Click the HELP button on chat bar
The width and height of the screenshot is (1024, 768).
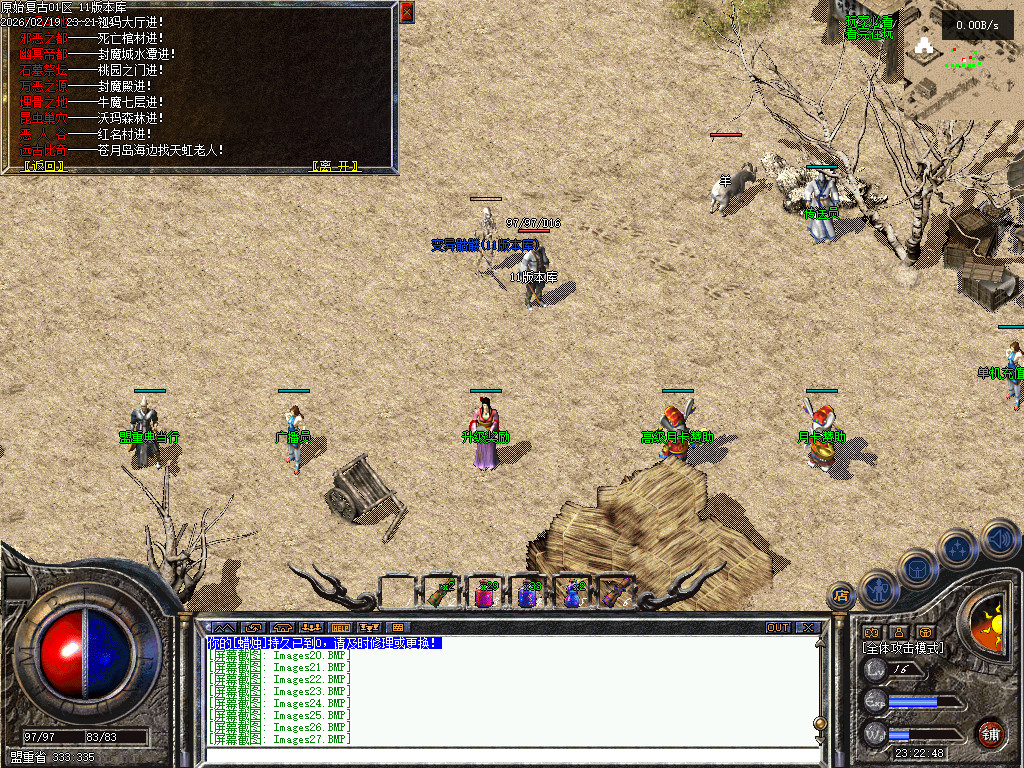(340, 628)
